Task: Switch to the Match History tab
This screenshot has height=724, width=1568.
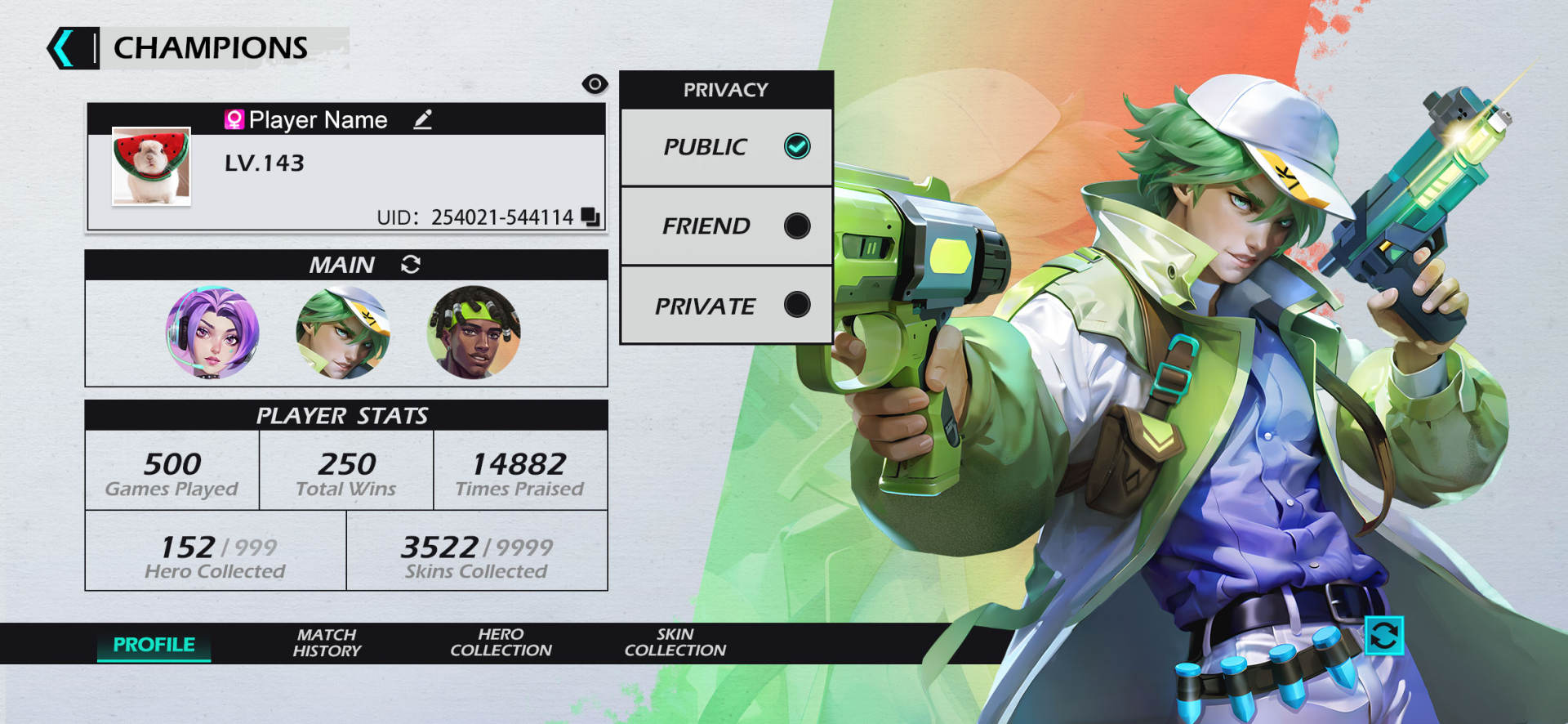Action: 327,643
